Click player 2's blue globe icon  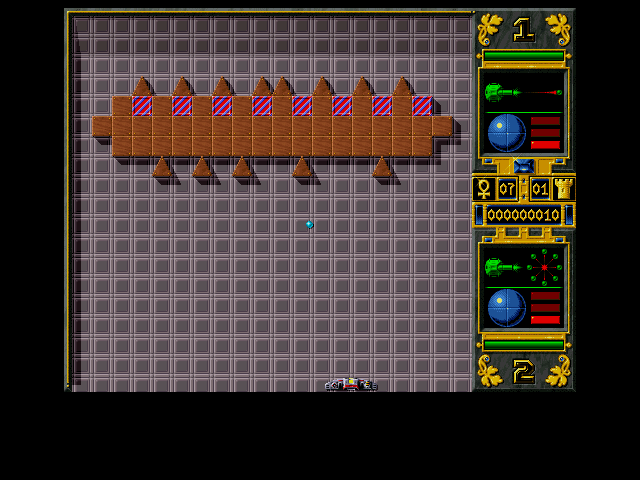tap(507, 308)
